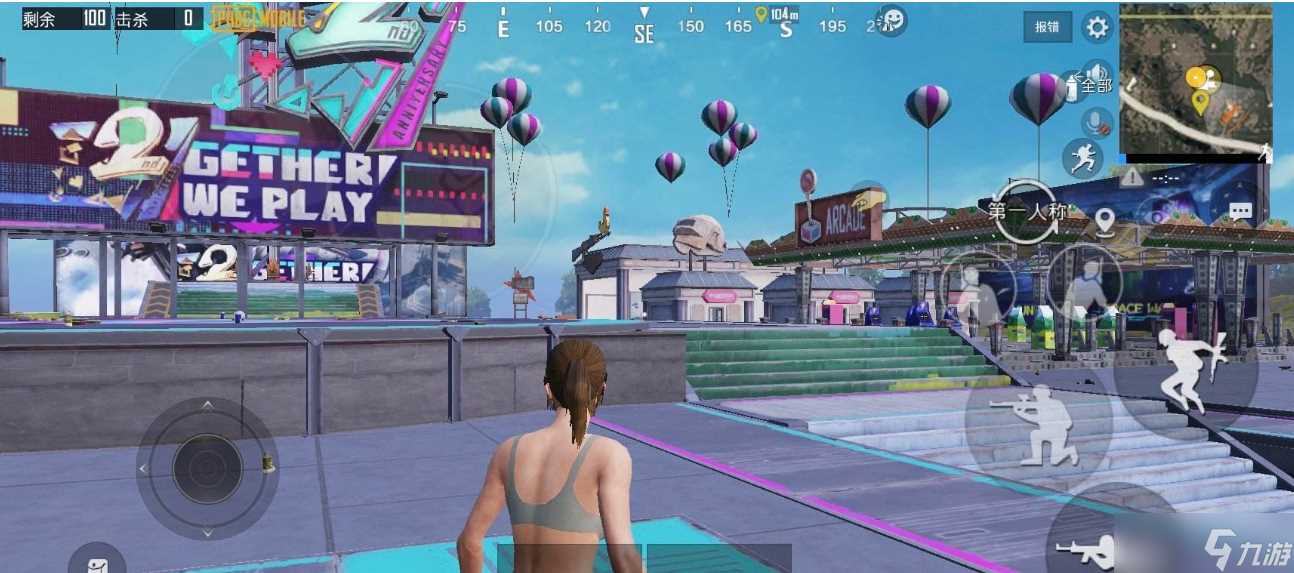The height and width of the screenshot is (573, 1294).
Task: Open the smiley emote icon
Action: click(891, 21)
